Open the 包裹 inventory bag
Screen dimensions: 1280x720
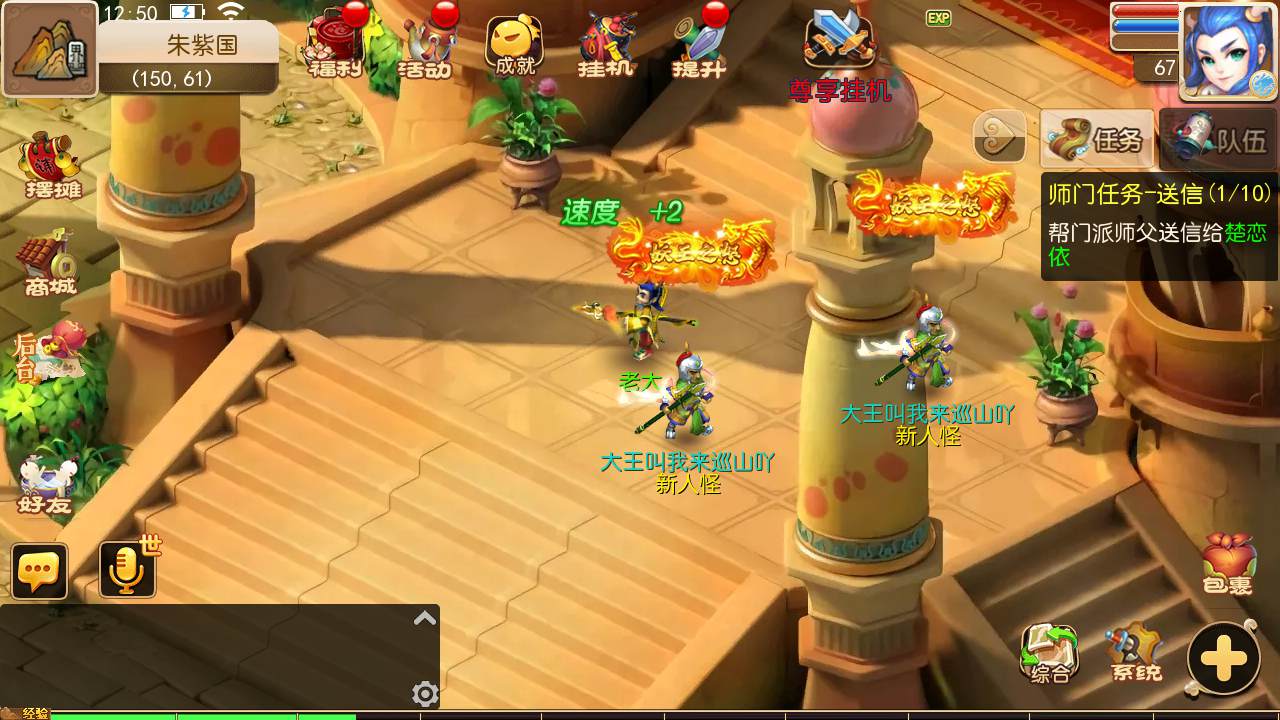1228,564
